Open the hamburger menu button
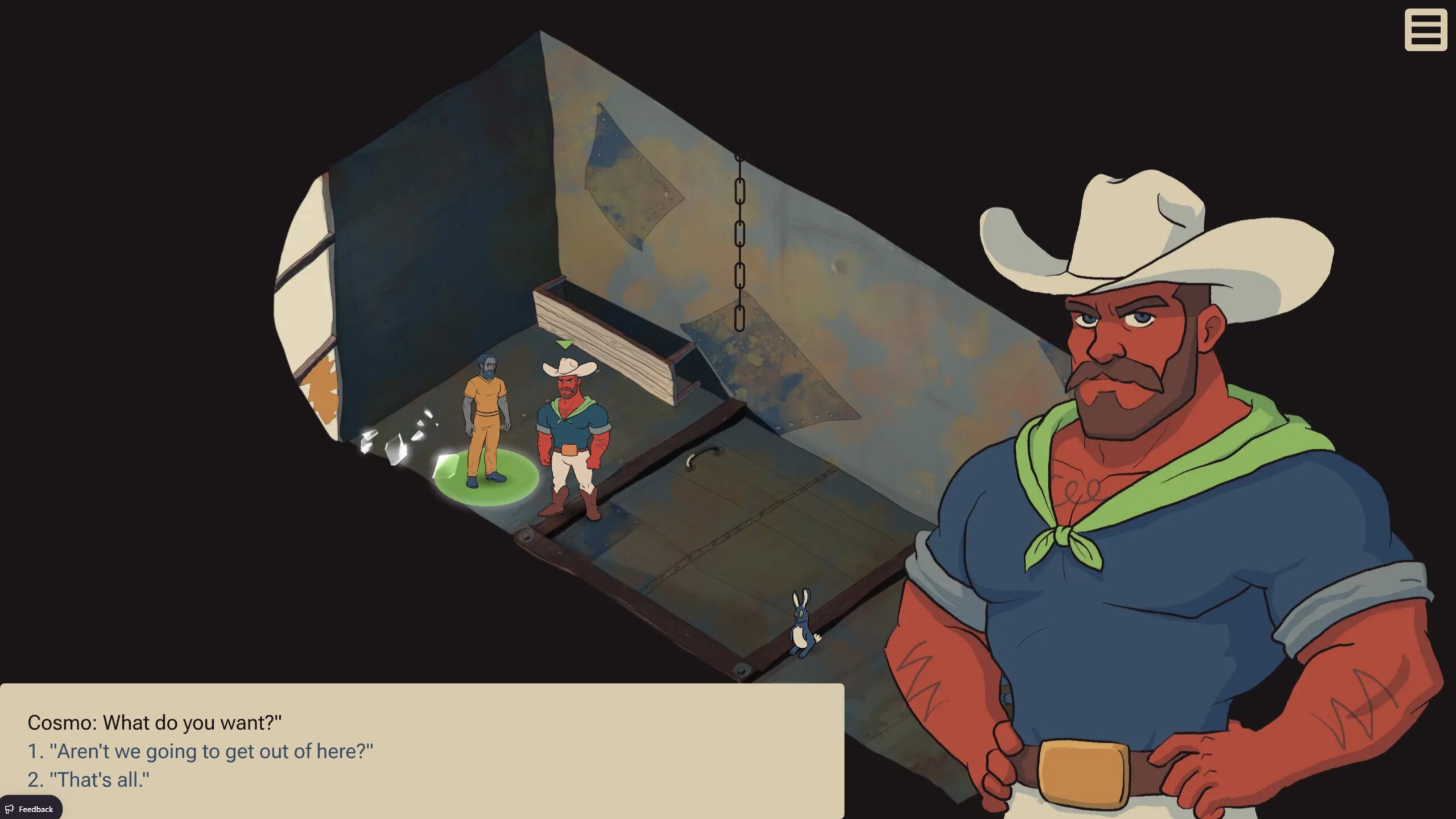 [1425, 30]
